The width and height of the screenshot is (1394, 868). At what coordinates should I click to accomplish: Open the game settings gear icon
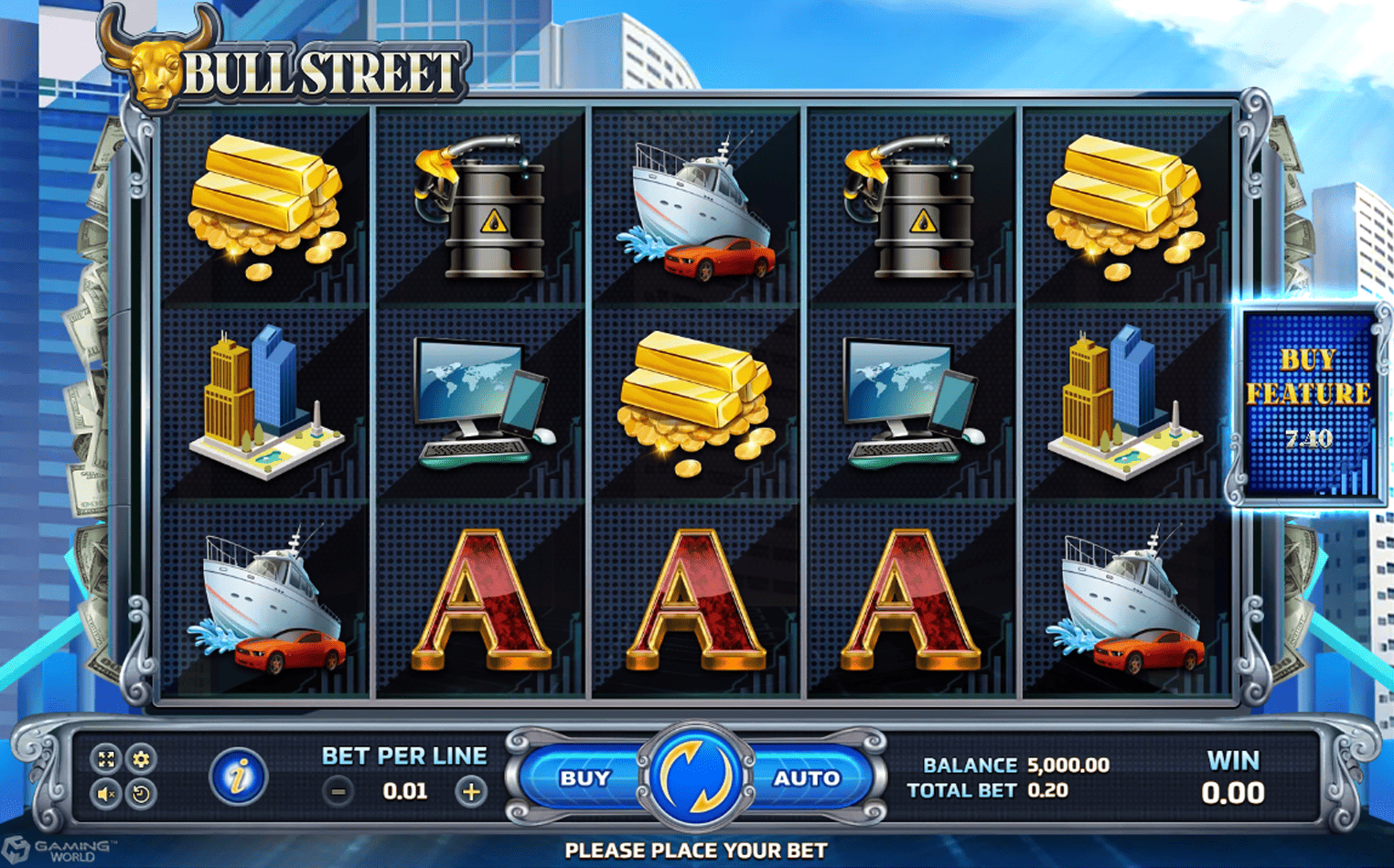[x=142, y=758]
